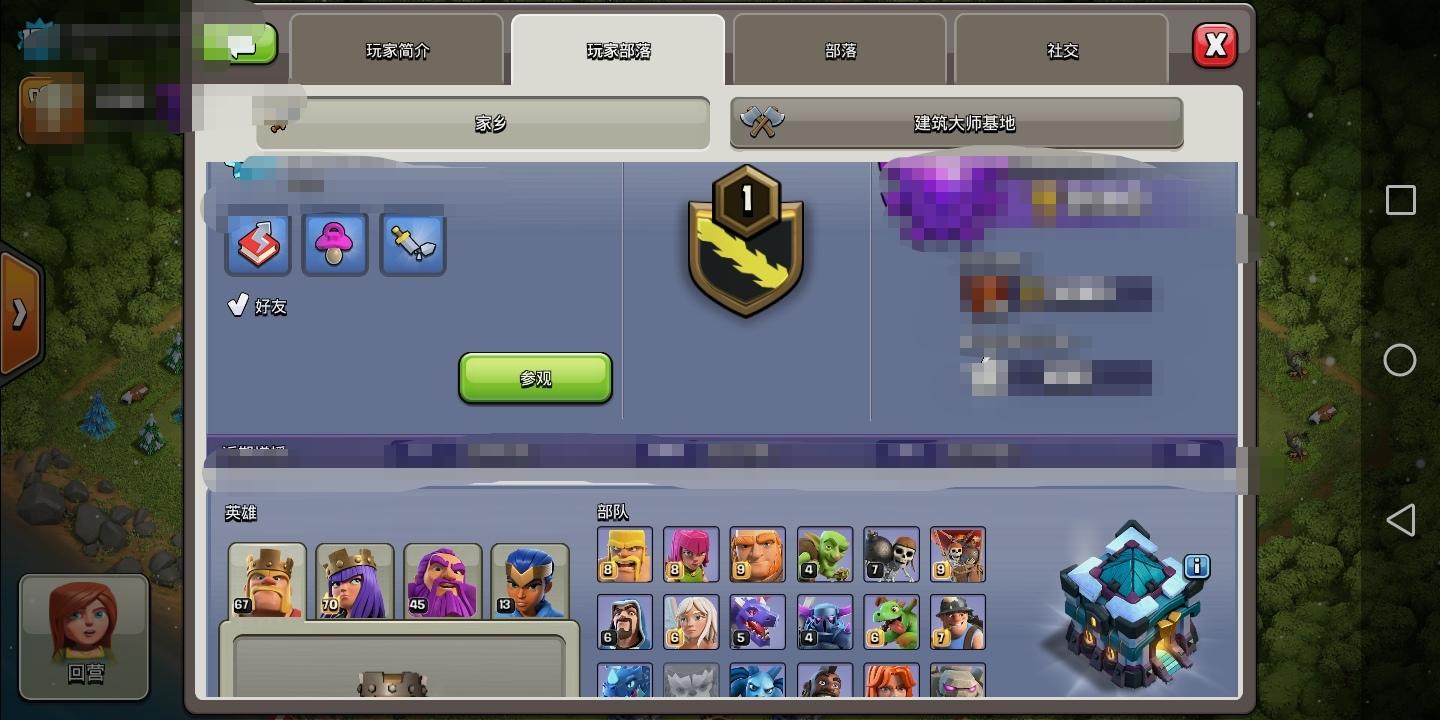Switch to the 建筑大师基地 base view
This screenshot has width=1440, height=720.
click(x=956, y=123)
